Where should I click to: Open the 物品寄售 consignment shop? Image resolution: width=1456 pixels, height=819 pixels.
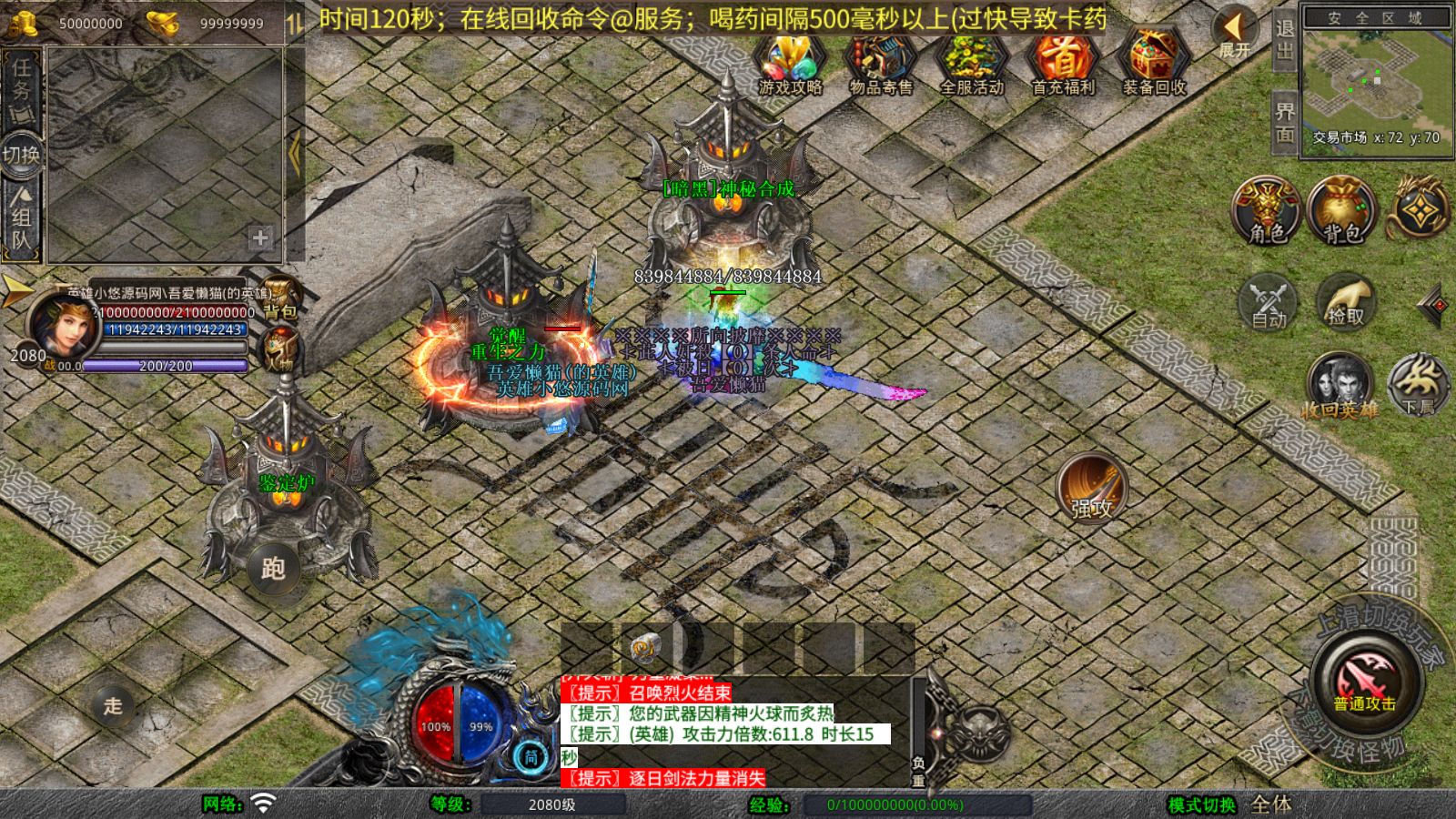[880, 61]
